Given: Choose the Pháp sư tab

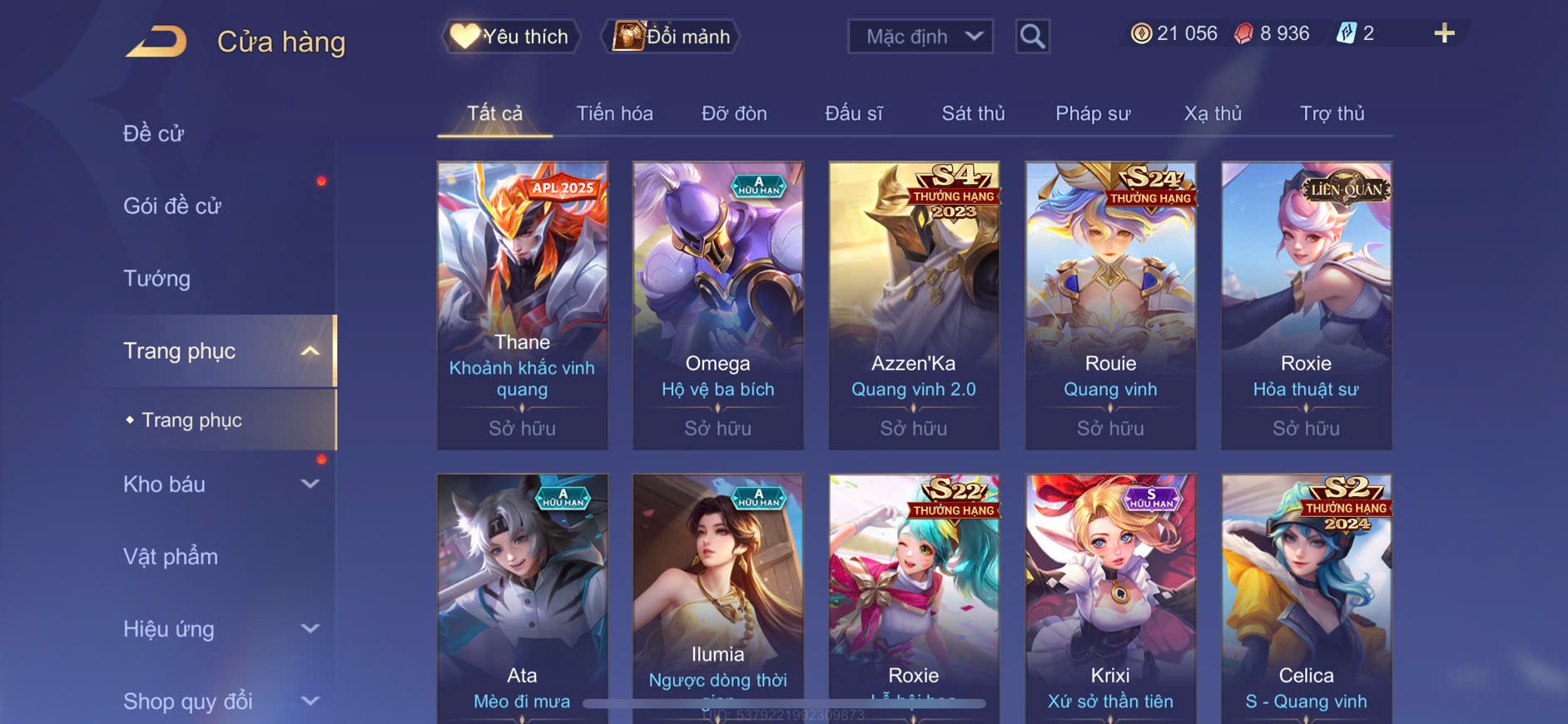Looking at the screenshot, I should tap(1093, 113).
